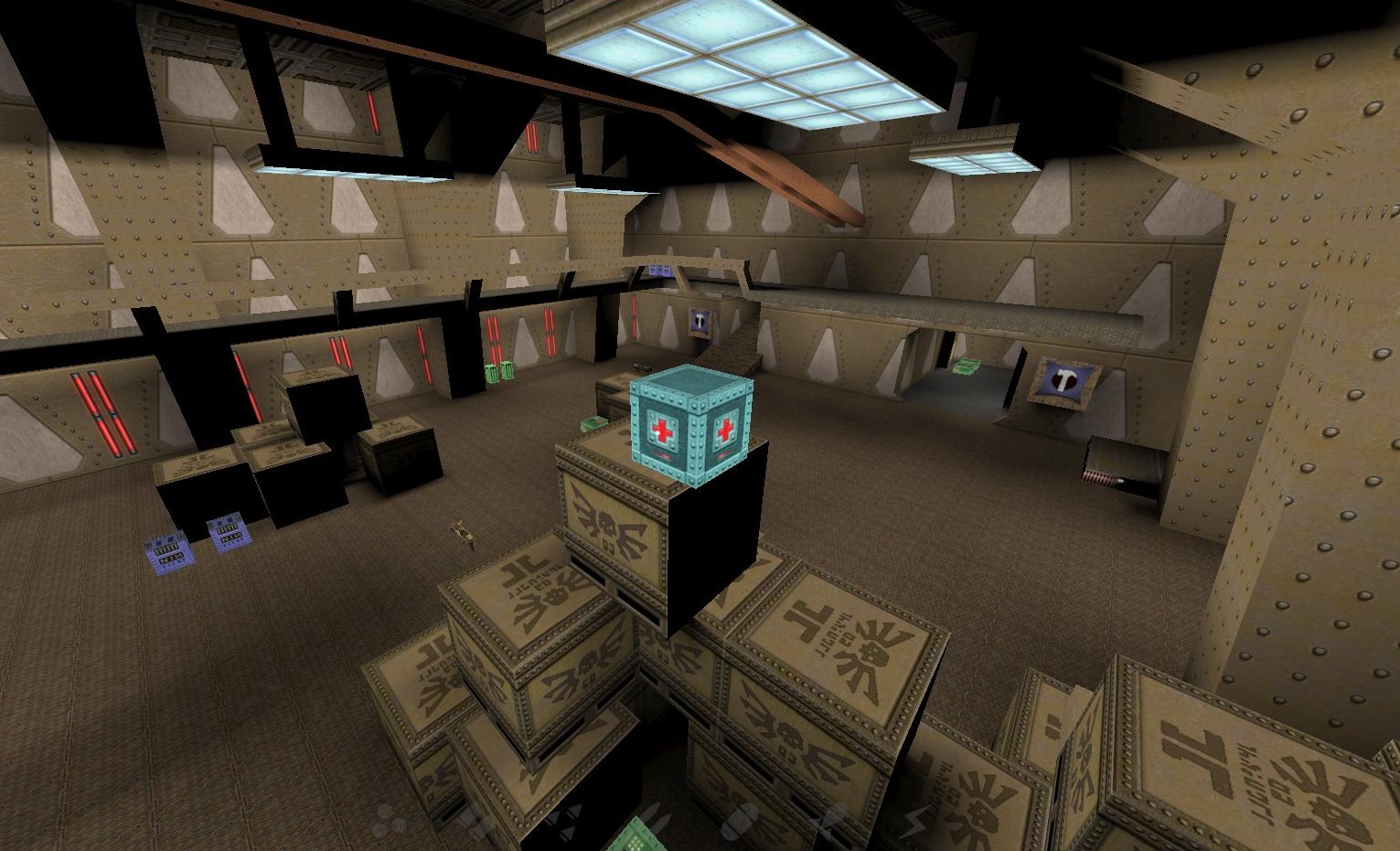
Task: Select the cluster-of-dots shell weapon icon
Action: pyautogui.click(x=389, y=821)
